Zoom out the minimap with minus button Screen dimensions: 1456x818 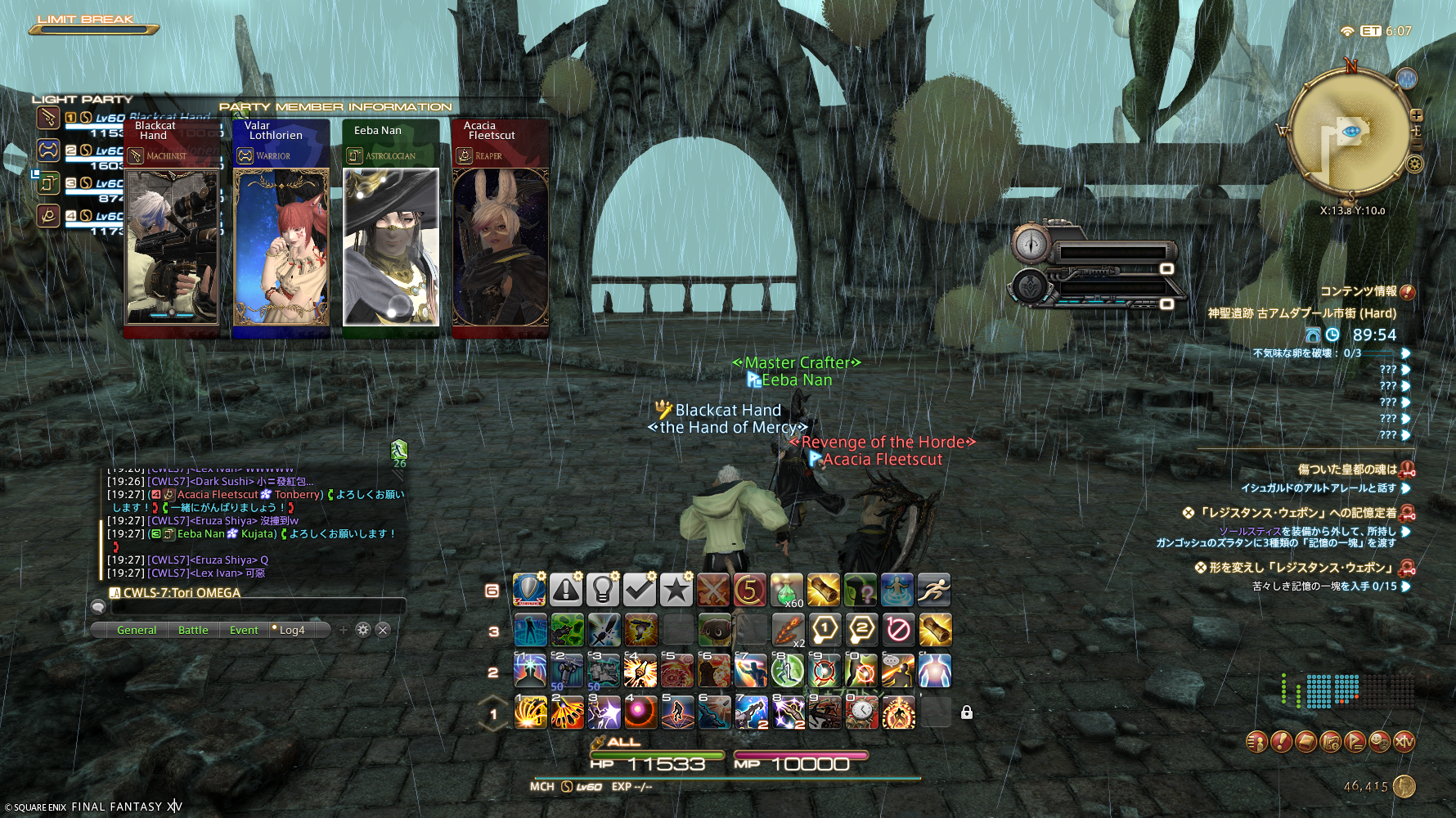click(x=1417, y=131)
